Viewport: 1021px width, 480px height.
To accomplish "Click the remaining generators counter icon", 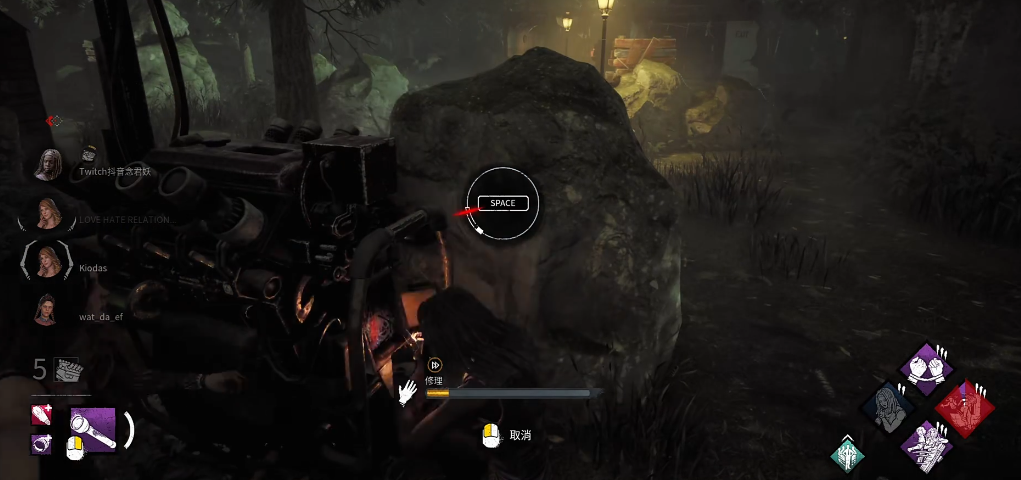I will pyautogui.click(x=68, y=370).
